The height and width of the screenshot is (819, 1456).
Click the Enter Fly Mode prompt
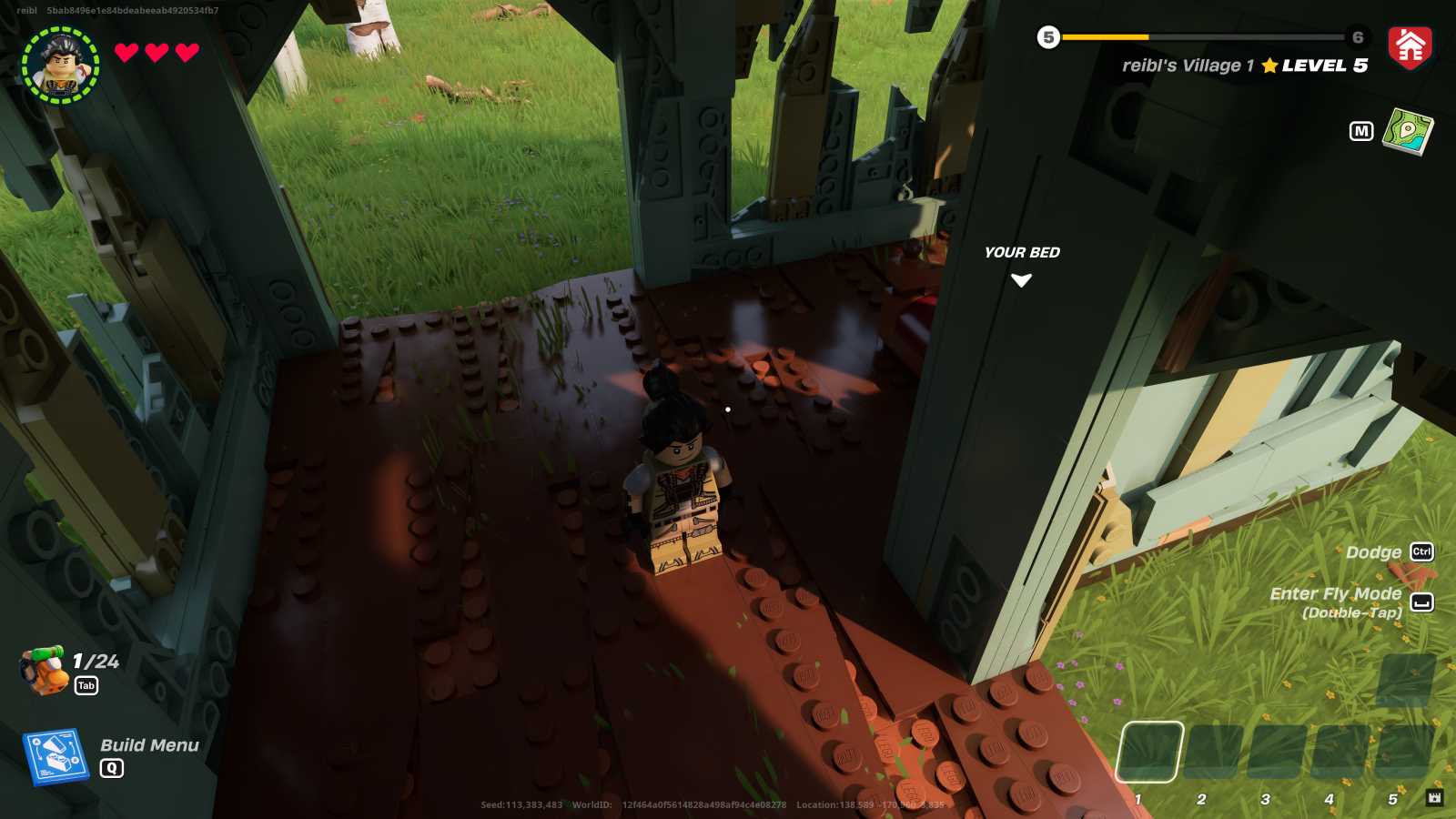(1338, 592)
